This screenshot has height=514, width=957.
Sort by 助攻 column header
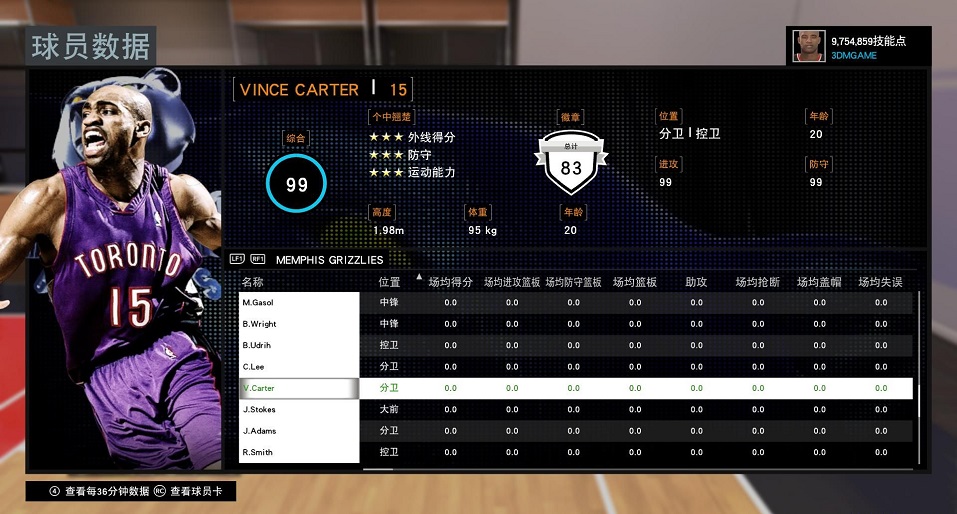click(696, 282)
